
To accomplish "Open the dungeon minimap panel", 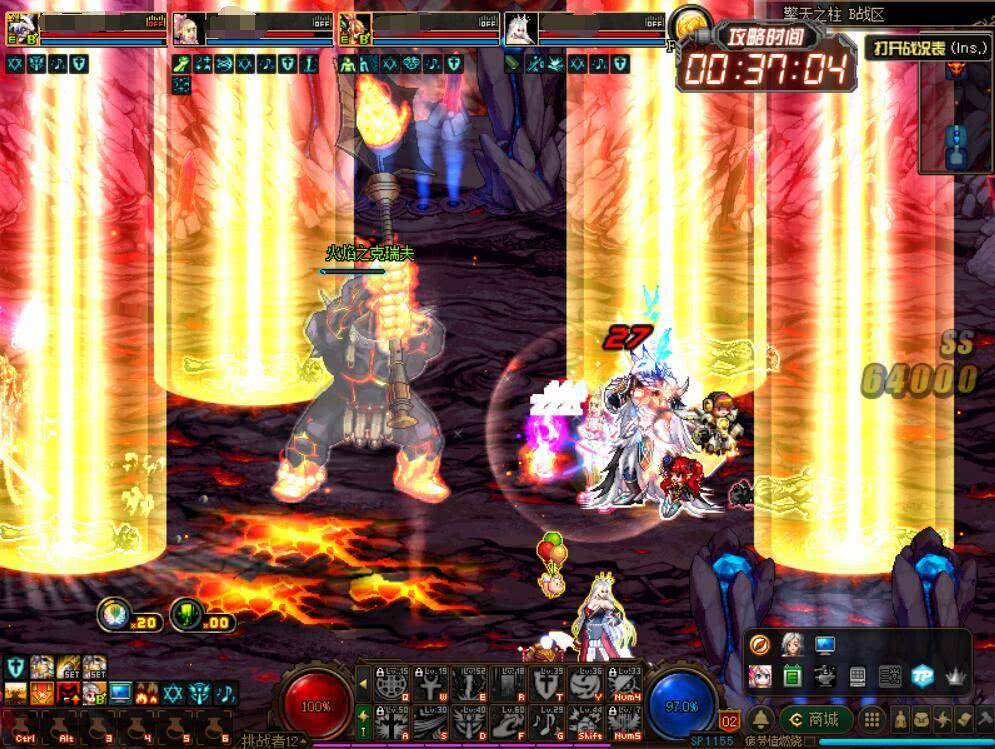I will coord(956,115).
